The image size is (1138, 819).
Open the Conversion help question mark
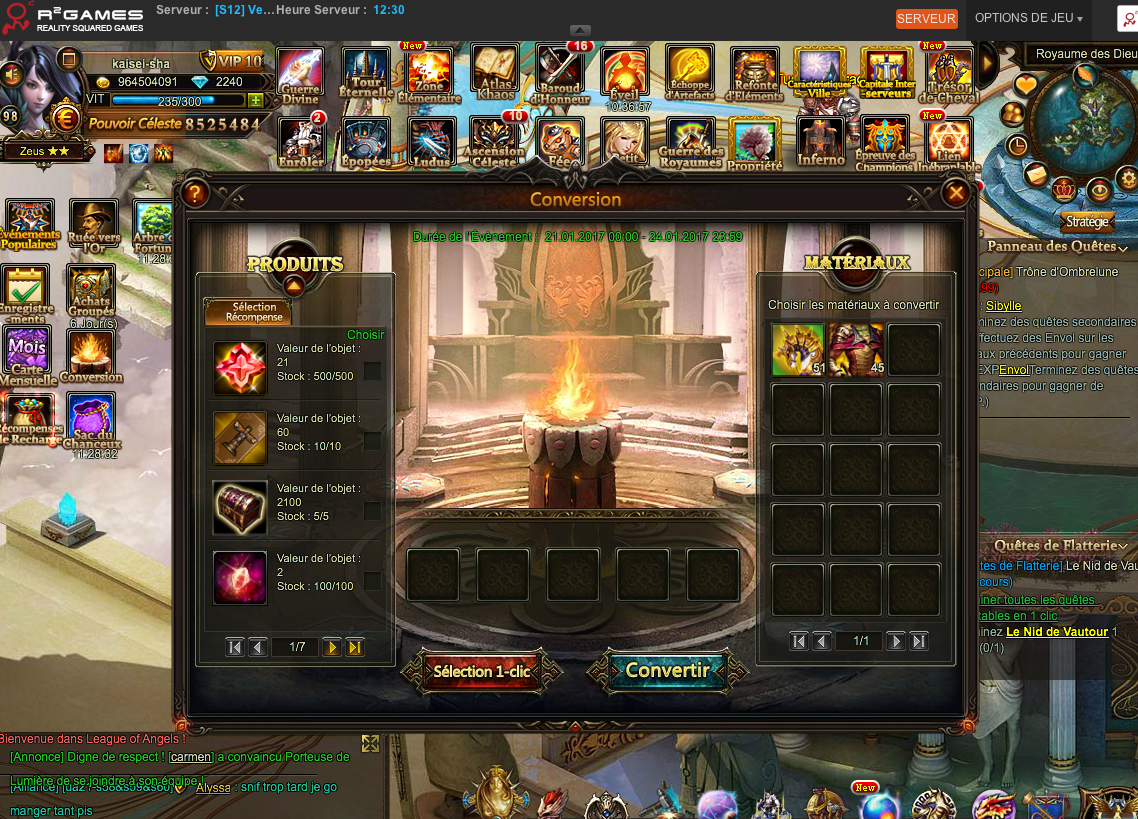point(195,193)
